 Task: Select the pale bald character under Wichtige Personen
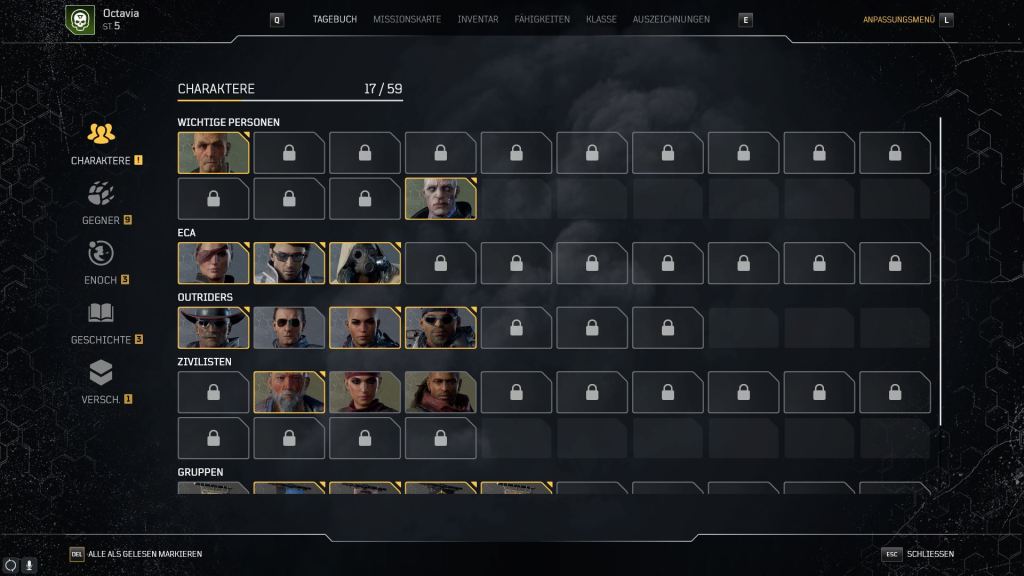point(440,198)
